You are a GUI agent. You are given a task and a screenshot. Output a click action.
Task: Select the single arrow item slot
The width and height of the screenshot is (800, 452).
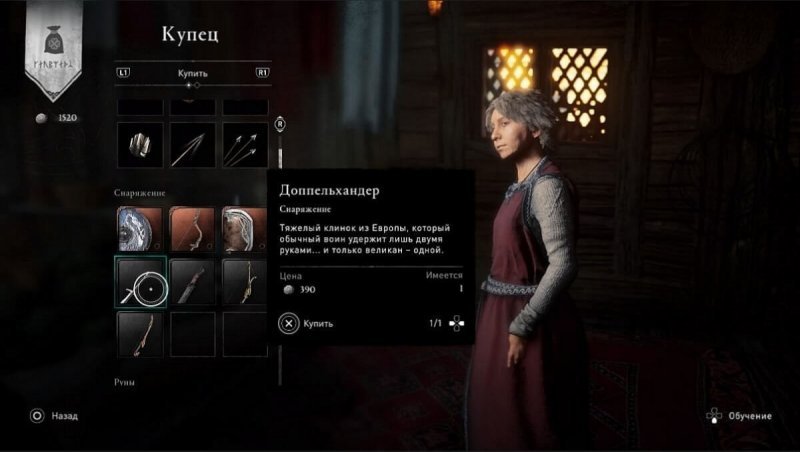point(193,146)
